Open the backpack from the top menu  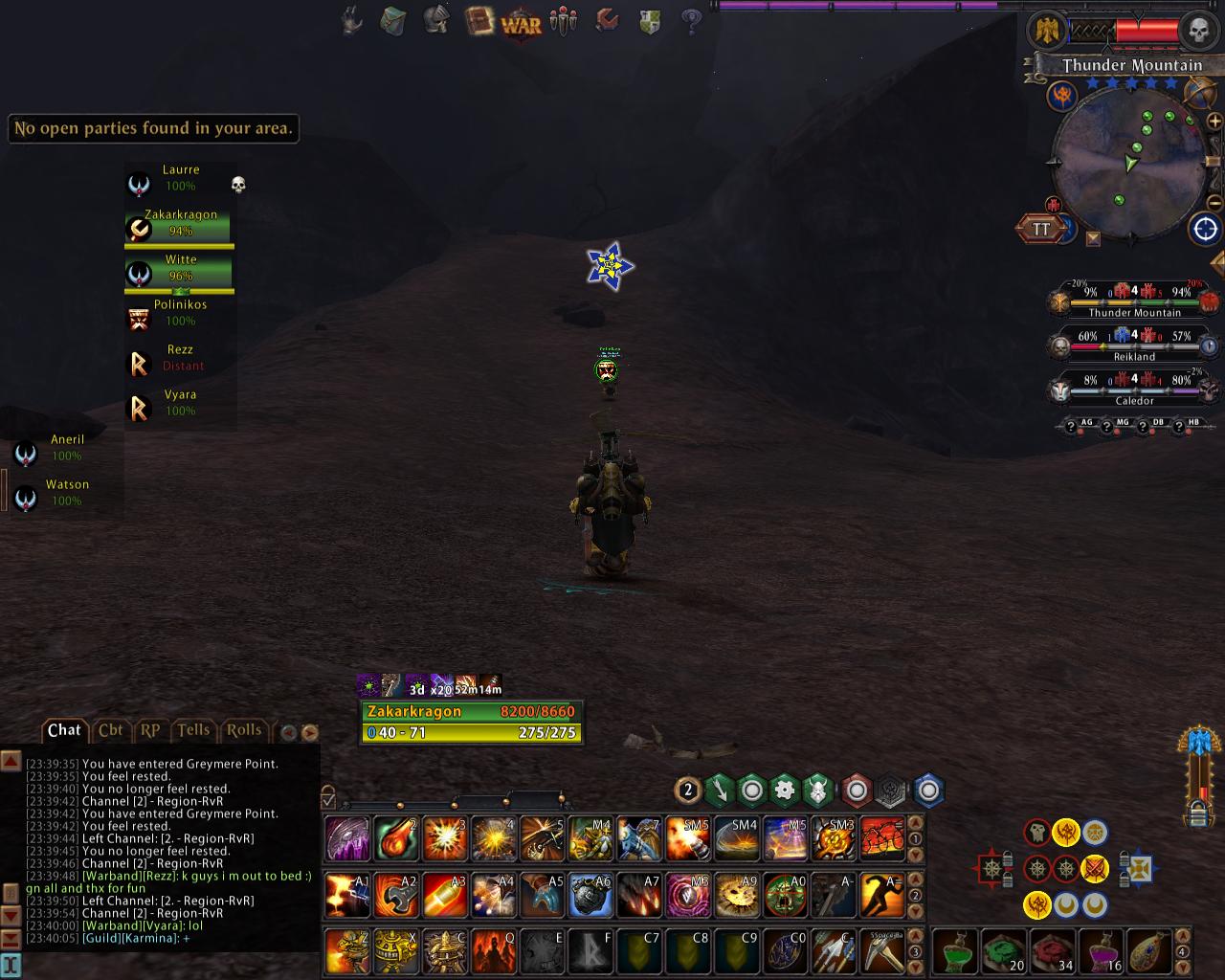click(393, 20)
